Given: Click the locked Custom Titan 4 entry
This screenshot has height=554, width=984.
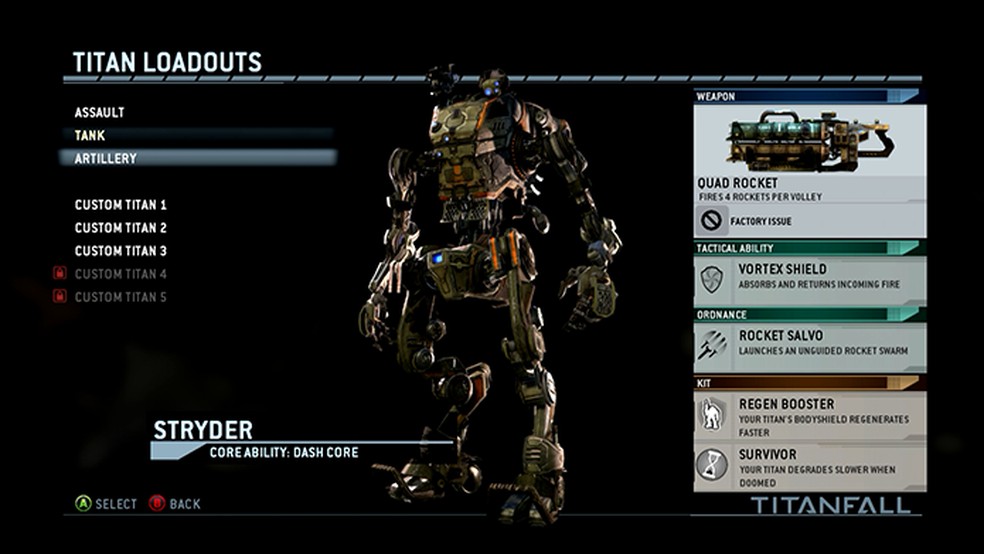Looking at the screenshot, I should coord(121,274).
